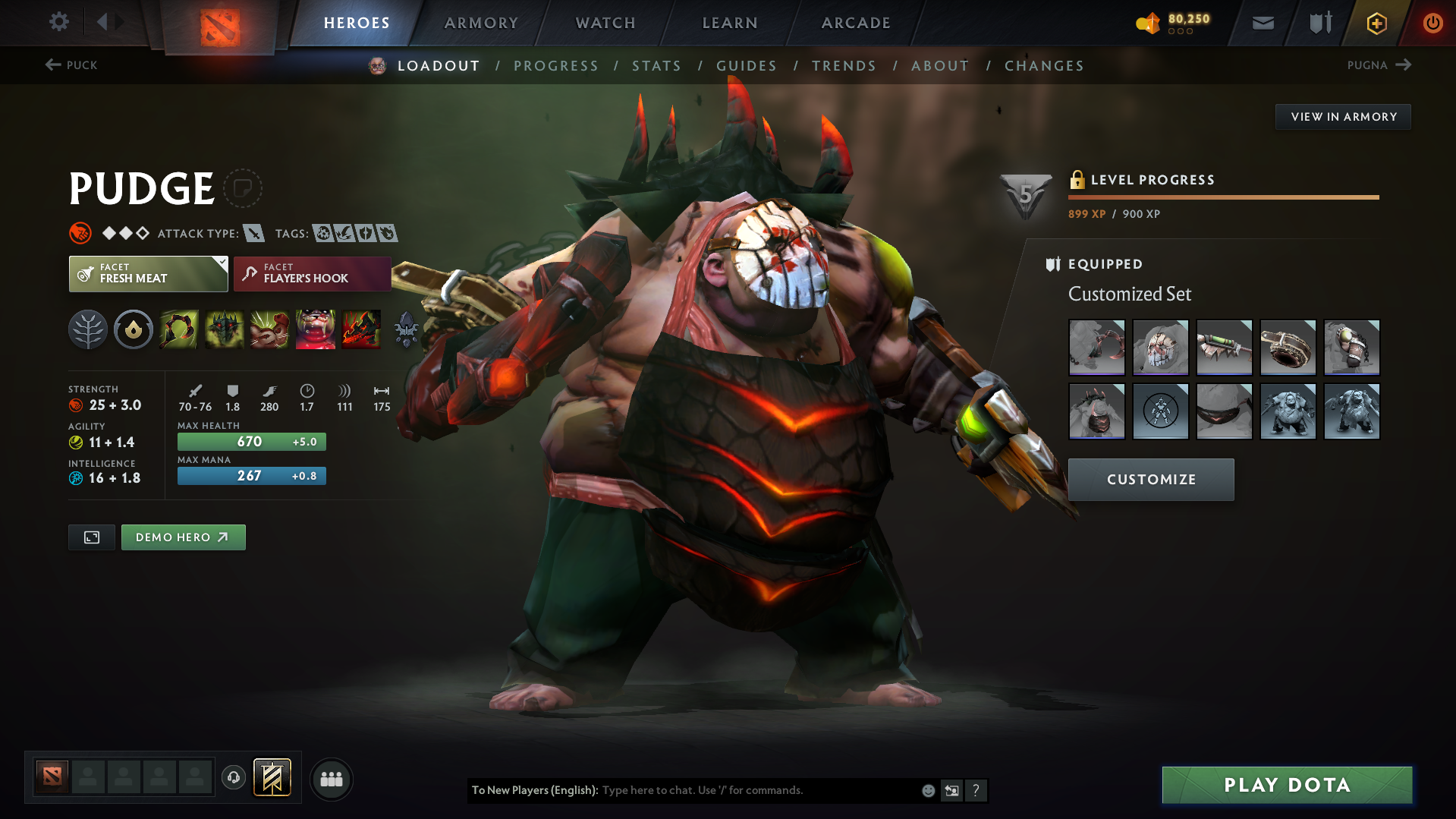Open the ARMORY menu item

coord(481,23)
